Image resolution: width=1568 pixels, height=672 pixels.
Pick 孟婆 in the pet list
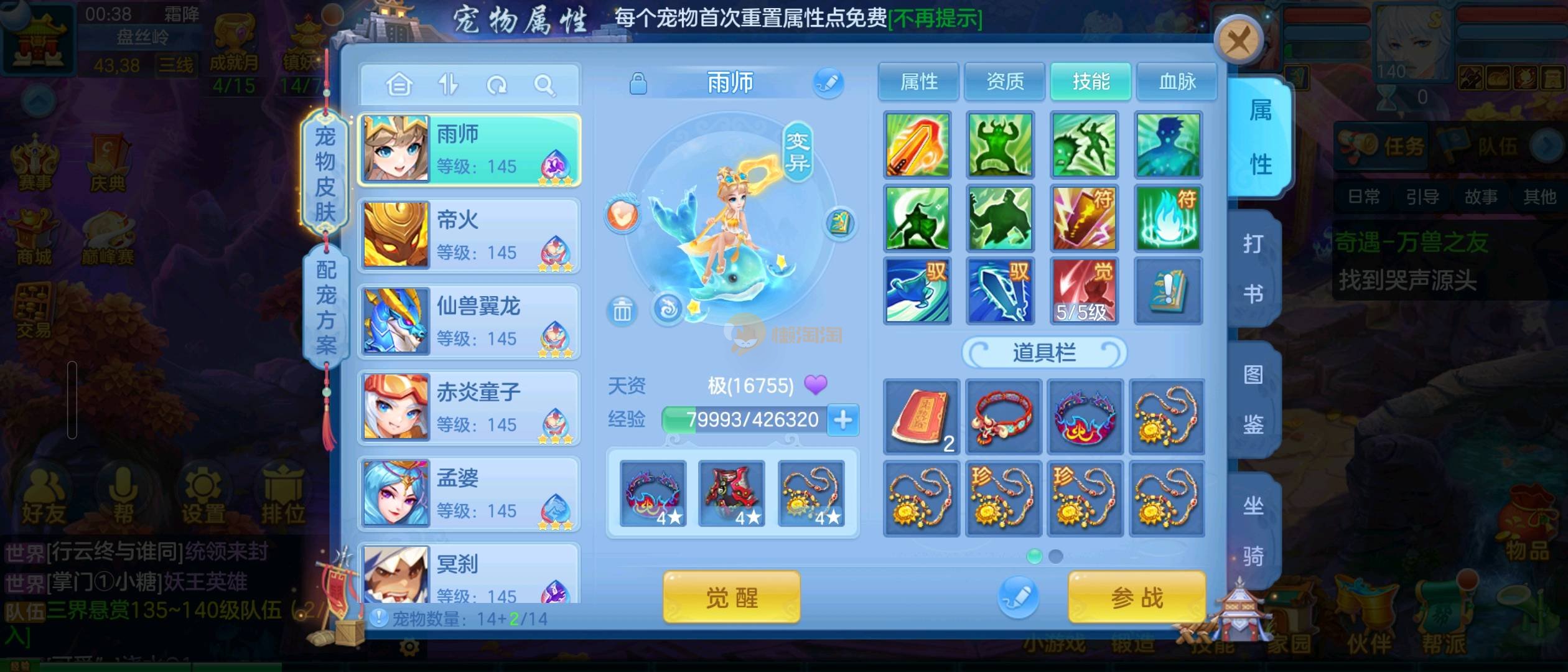point(469,494)
